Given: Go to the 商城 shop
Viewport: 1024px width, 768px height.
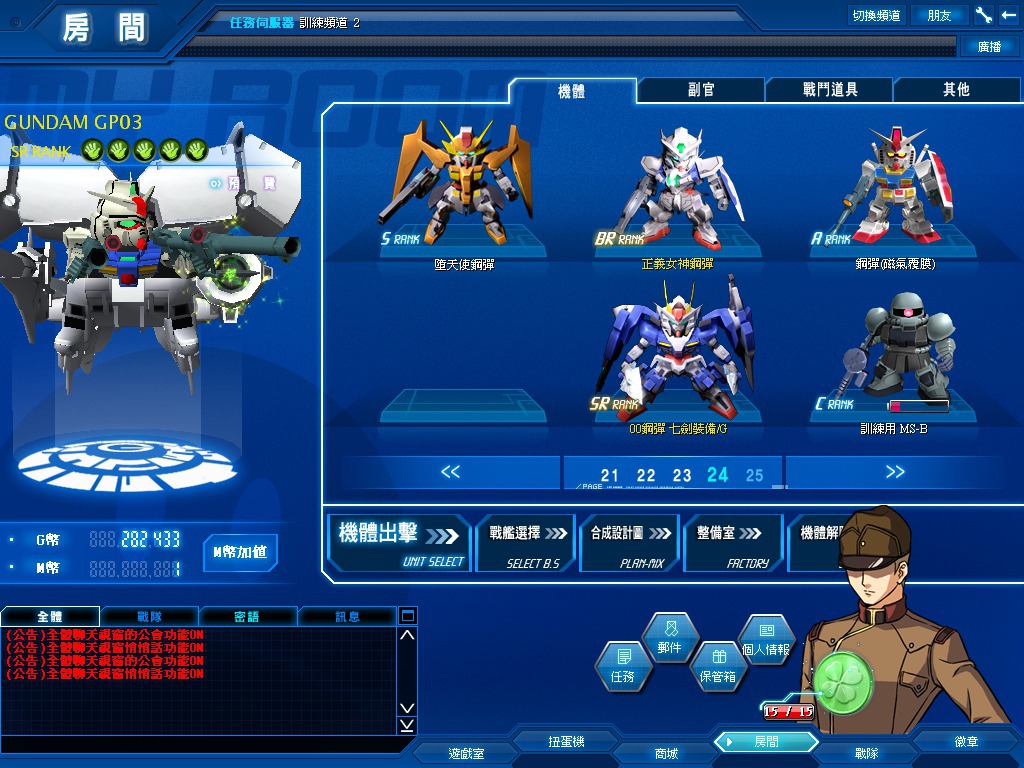Looking at the screenshot, I should click(x=666, y=753).
